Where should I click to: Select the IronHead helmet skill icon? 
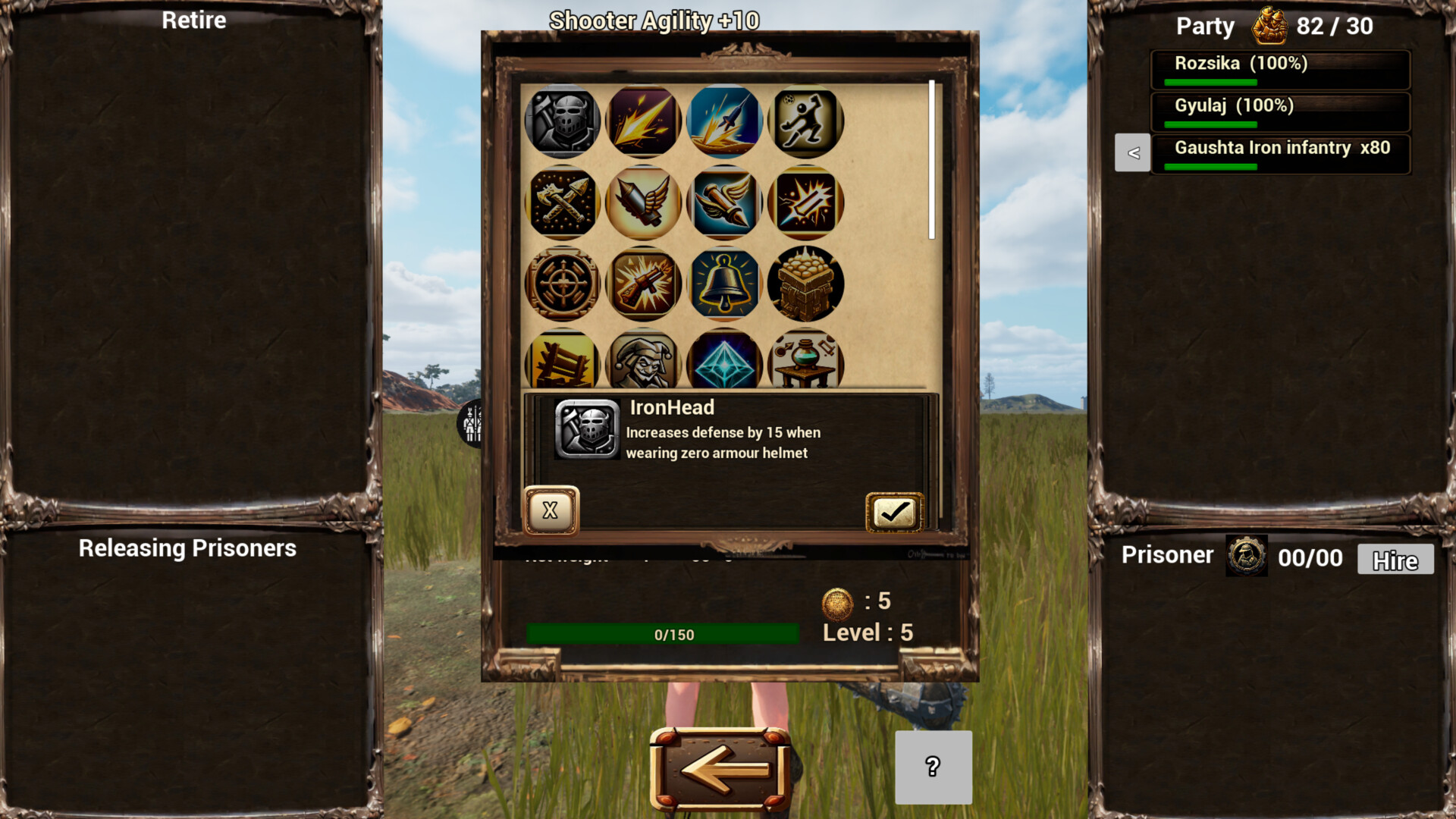pyautogui.click(x=562, y=121)
